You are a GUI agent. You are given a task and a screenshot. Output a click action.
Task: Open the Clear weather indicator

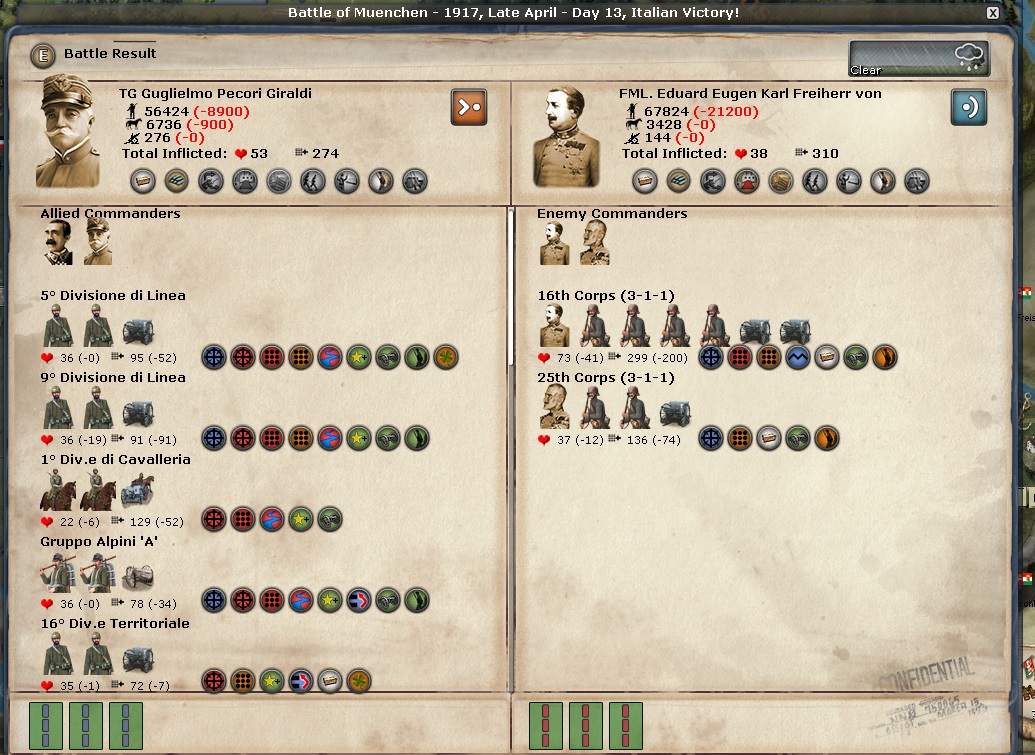click(918, 58)
